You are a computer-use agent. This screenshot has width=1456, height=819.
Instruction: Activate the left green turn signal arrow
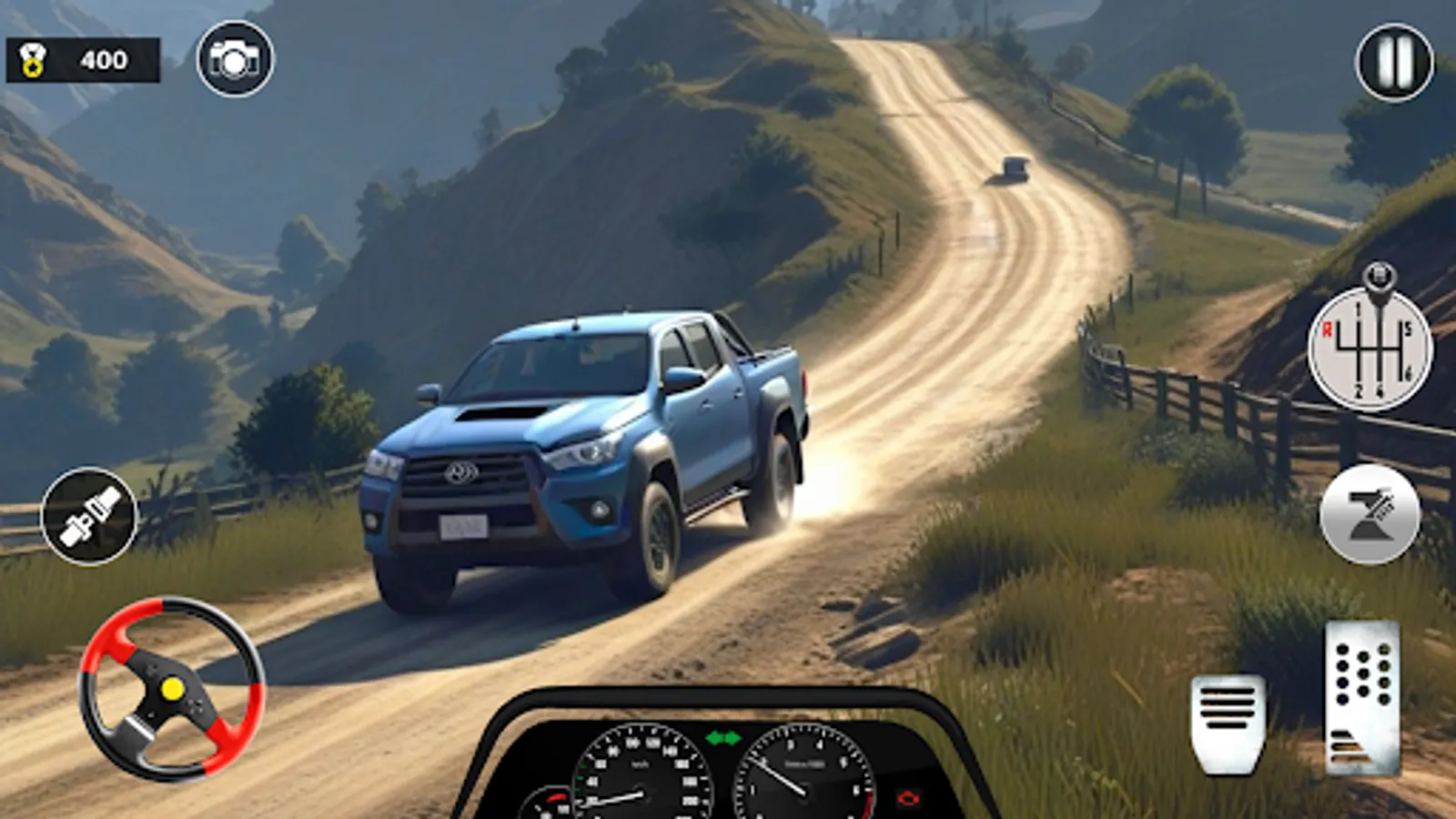(713, 738)
